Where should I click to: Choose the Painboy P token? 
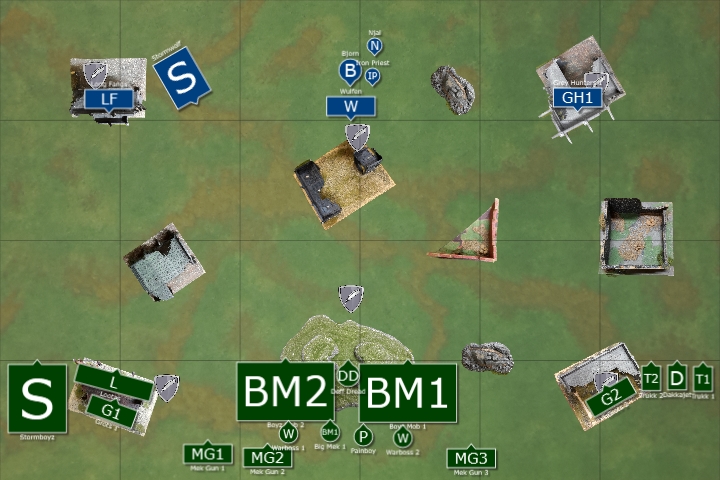pyautogui.click(x=363, y=436)
